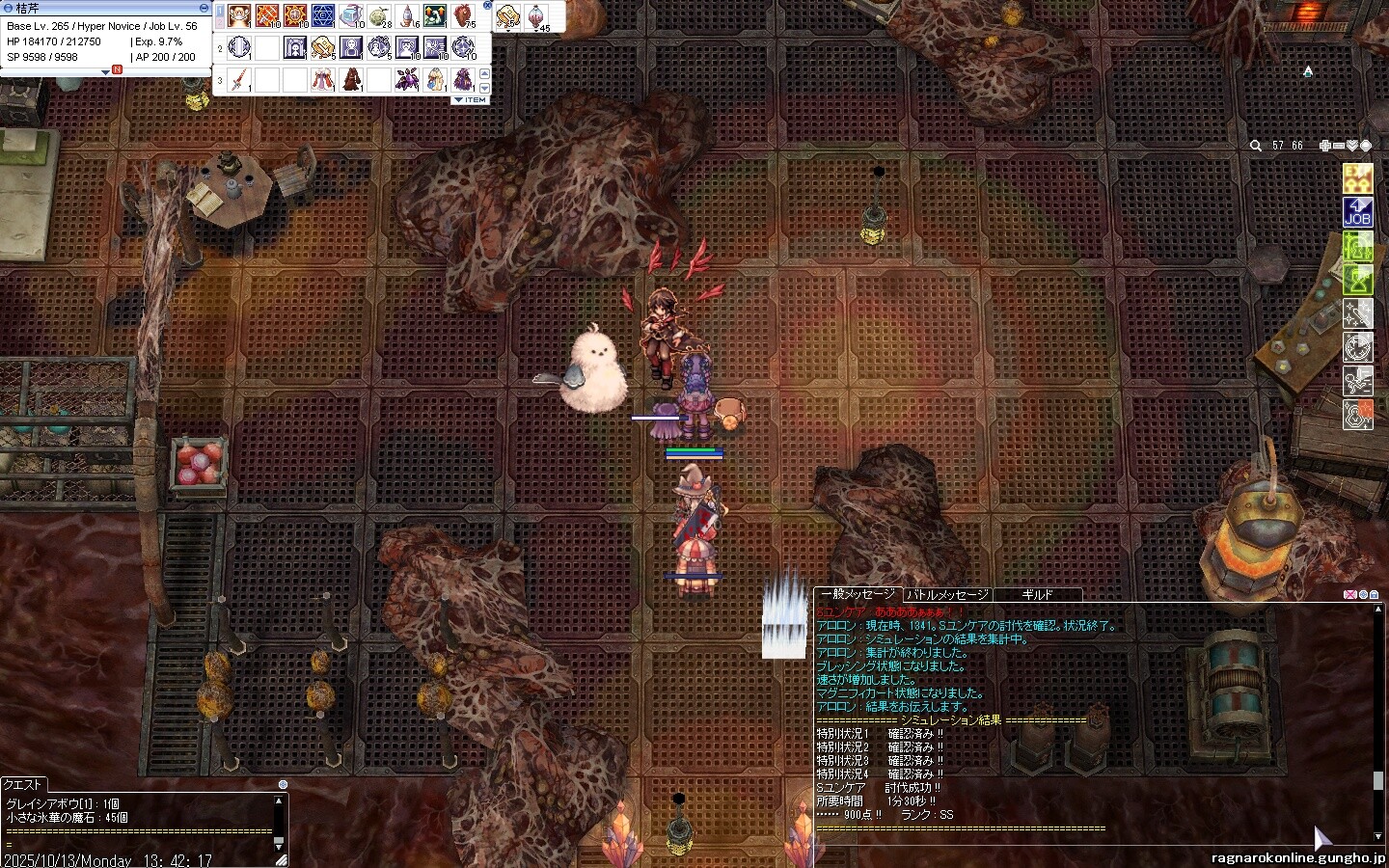Select the red sword weapon slot
Viewport: 1389px width, 868px height.
click(x=239, y=80)
